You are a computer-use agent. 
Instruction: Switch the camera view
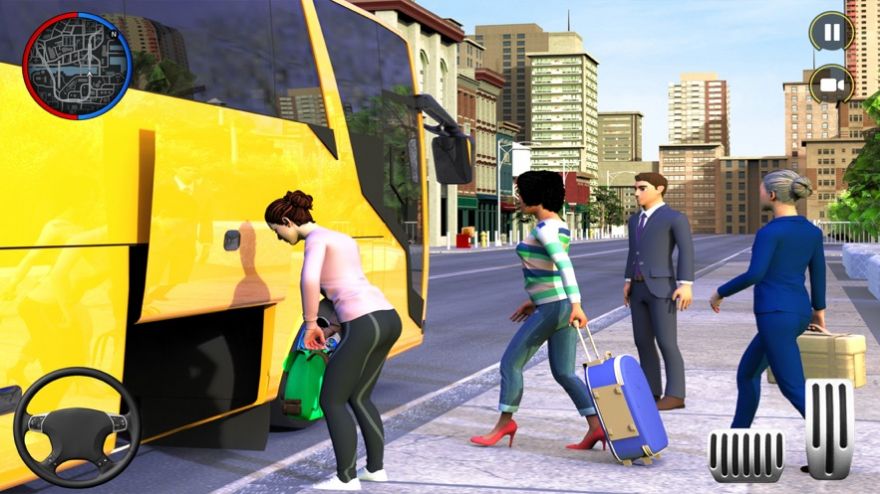tap(831, 84)
